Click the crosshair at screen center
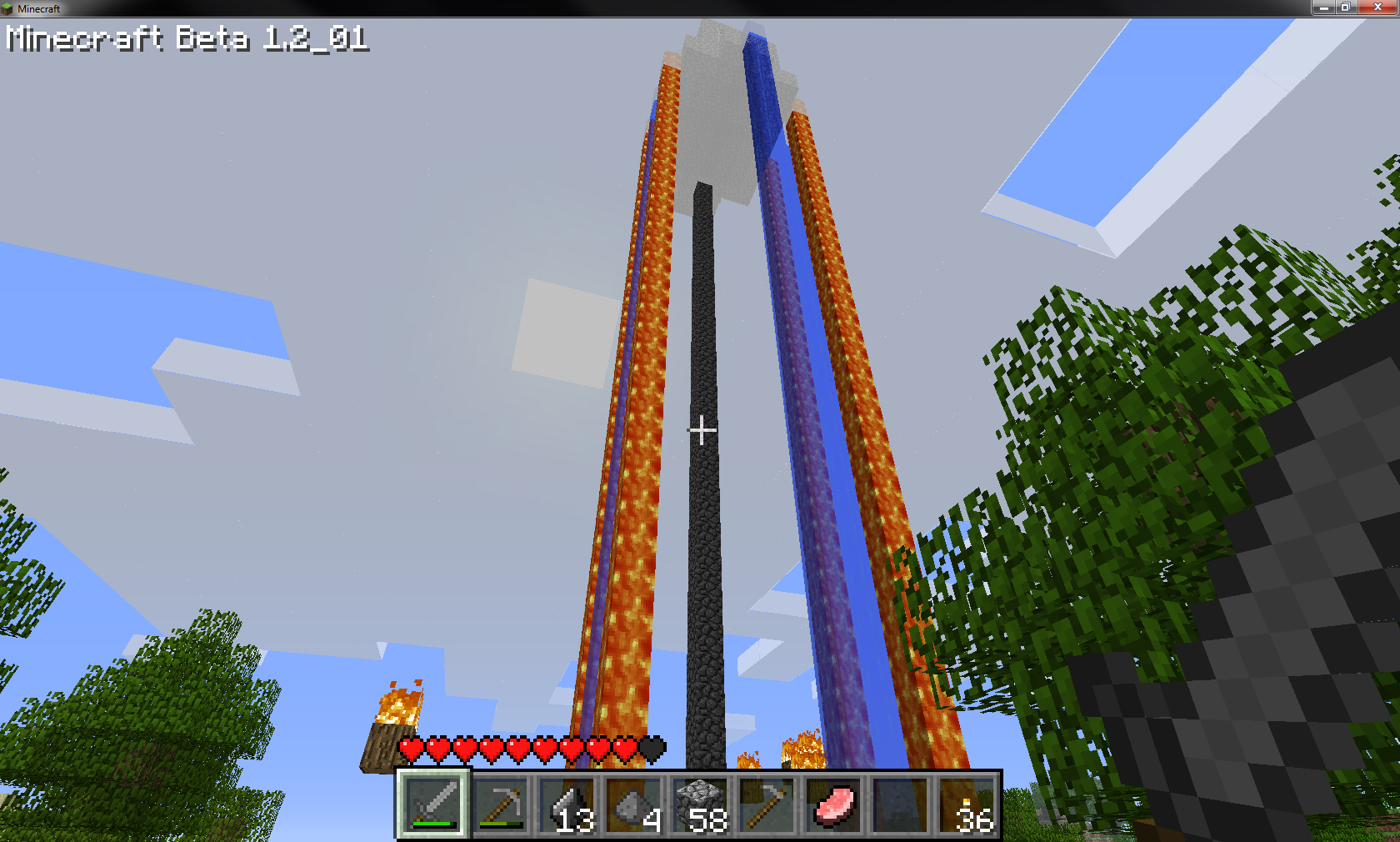This screenshot has width=1400, height=842. [701, 430]
